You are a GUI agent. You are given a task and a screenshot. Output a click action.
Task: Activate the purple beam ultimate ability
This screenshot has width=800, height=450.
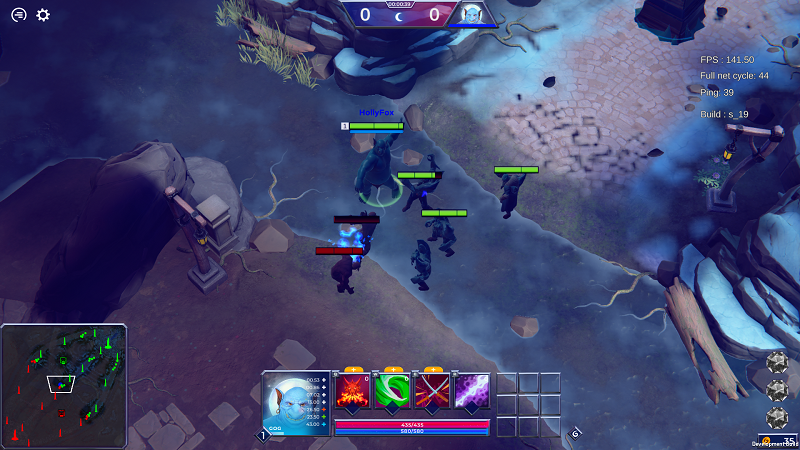[x=472, y=391]
